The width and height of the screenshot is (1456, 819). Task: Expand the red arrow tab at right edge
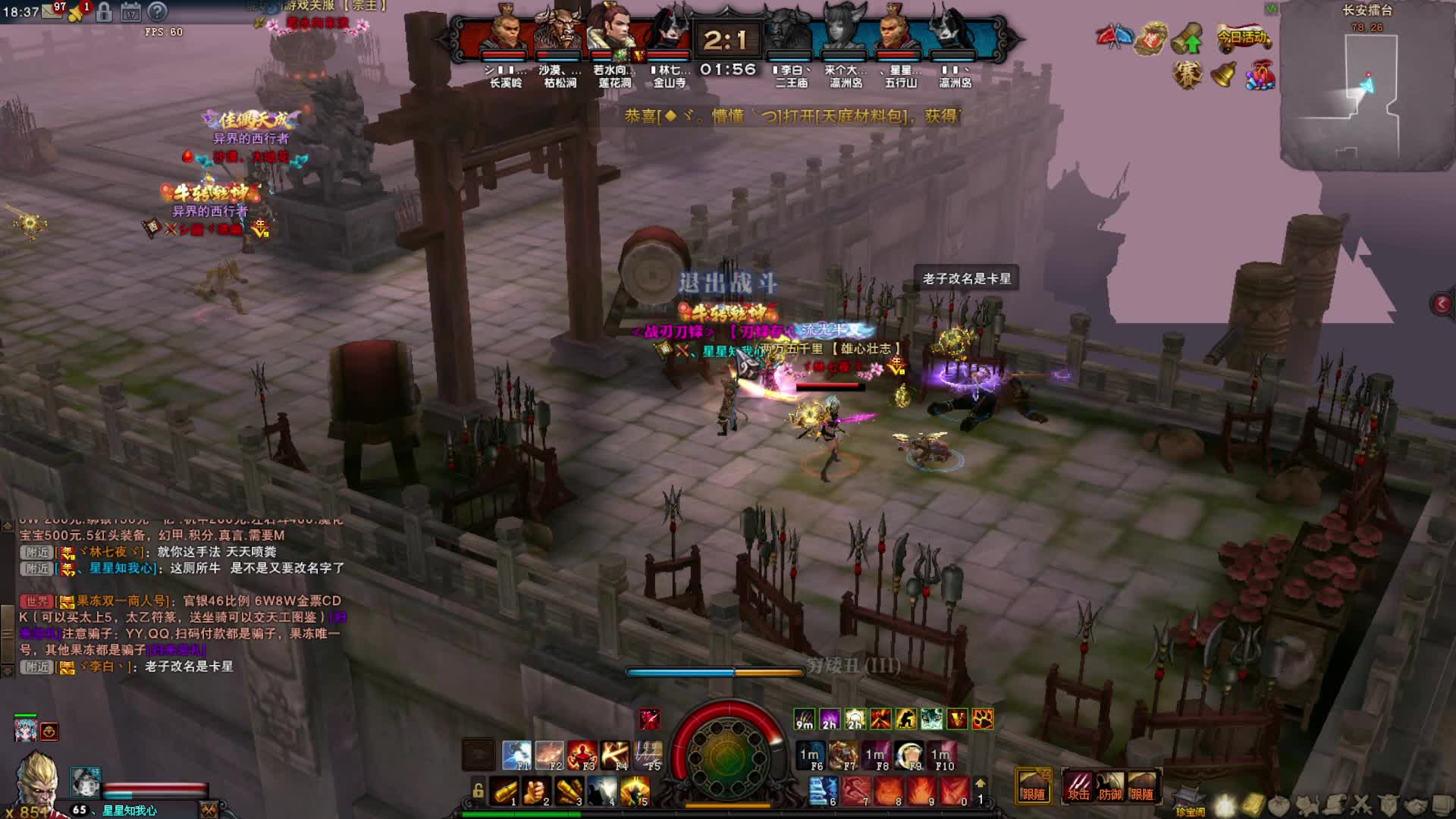pos(1442,304)
